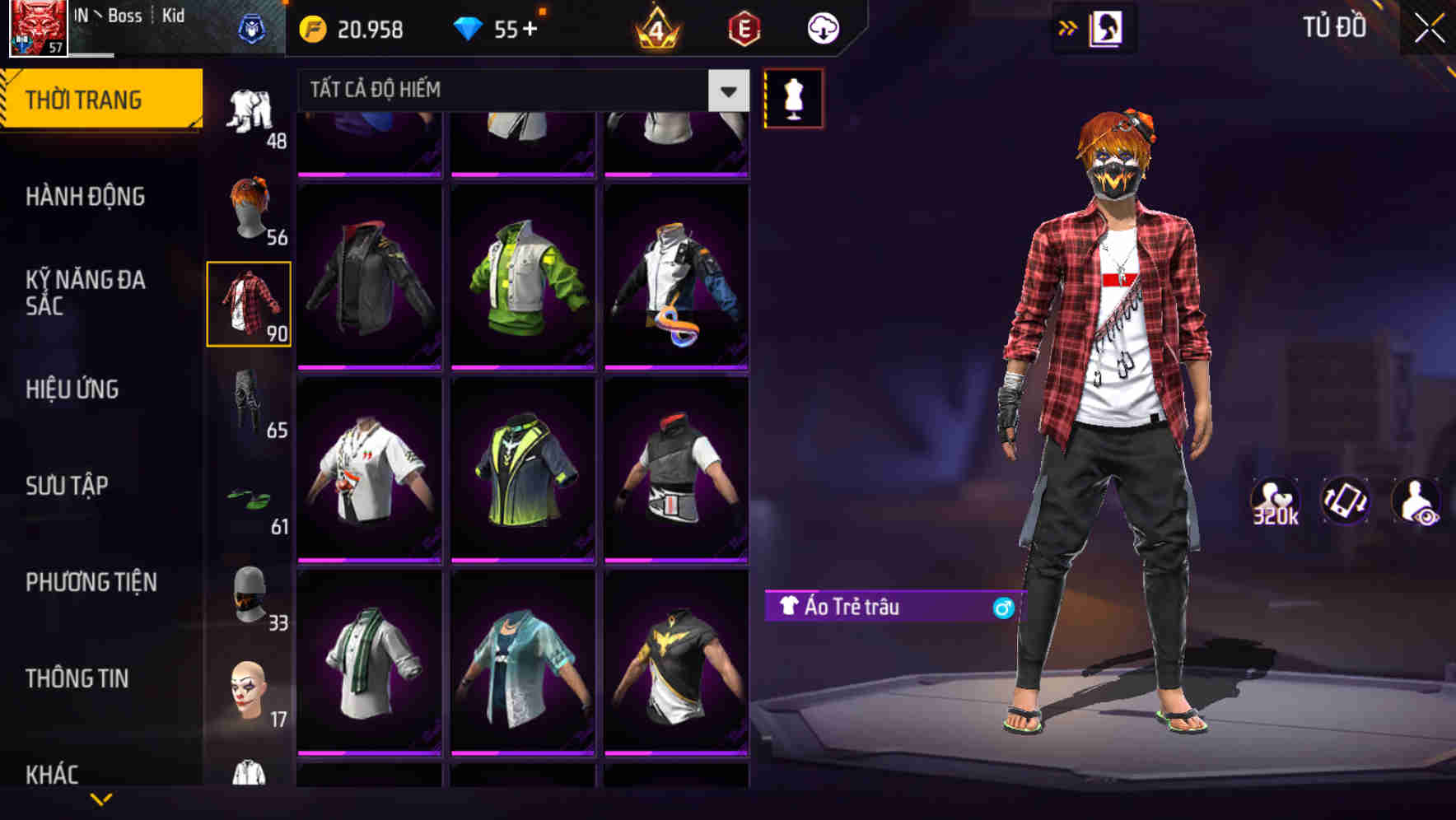1456x820 pixels.
Task: Select the equipped red plaid shirt slot
Action: [249, 302]
